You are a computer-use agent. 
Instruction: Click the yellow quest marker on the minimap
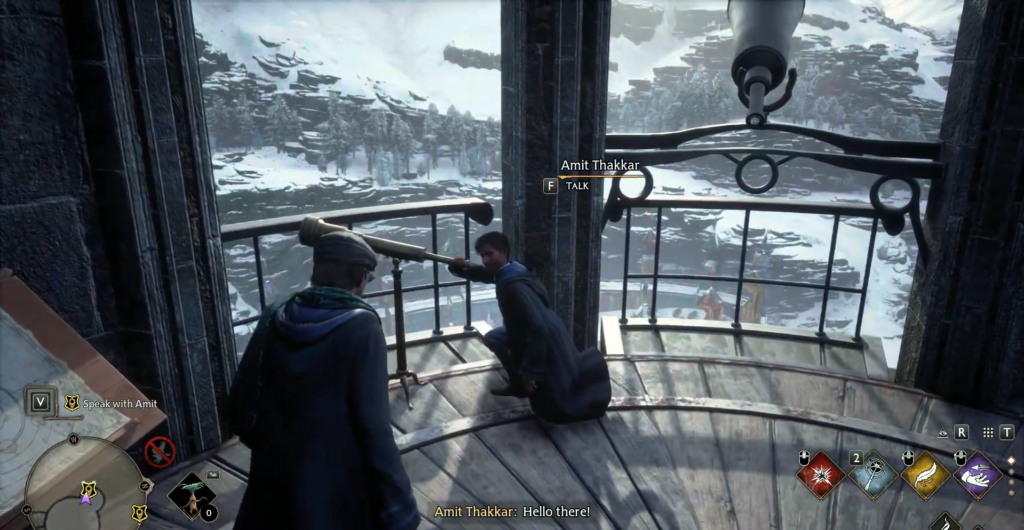pos(87,490)
